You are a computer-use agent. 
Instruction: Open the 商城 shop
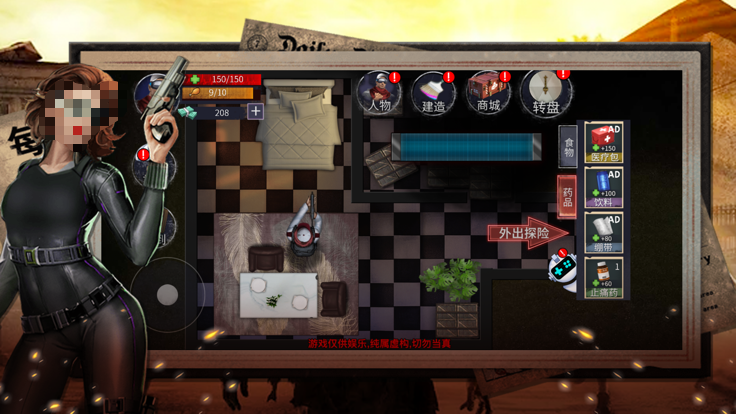(488, 92)
